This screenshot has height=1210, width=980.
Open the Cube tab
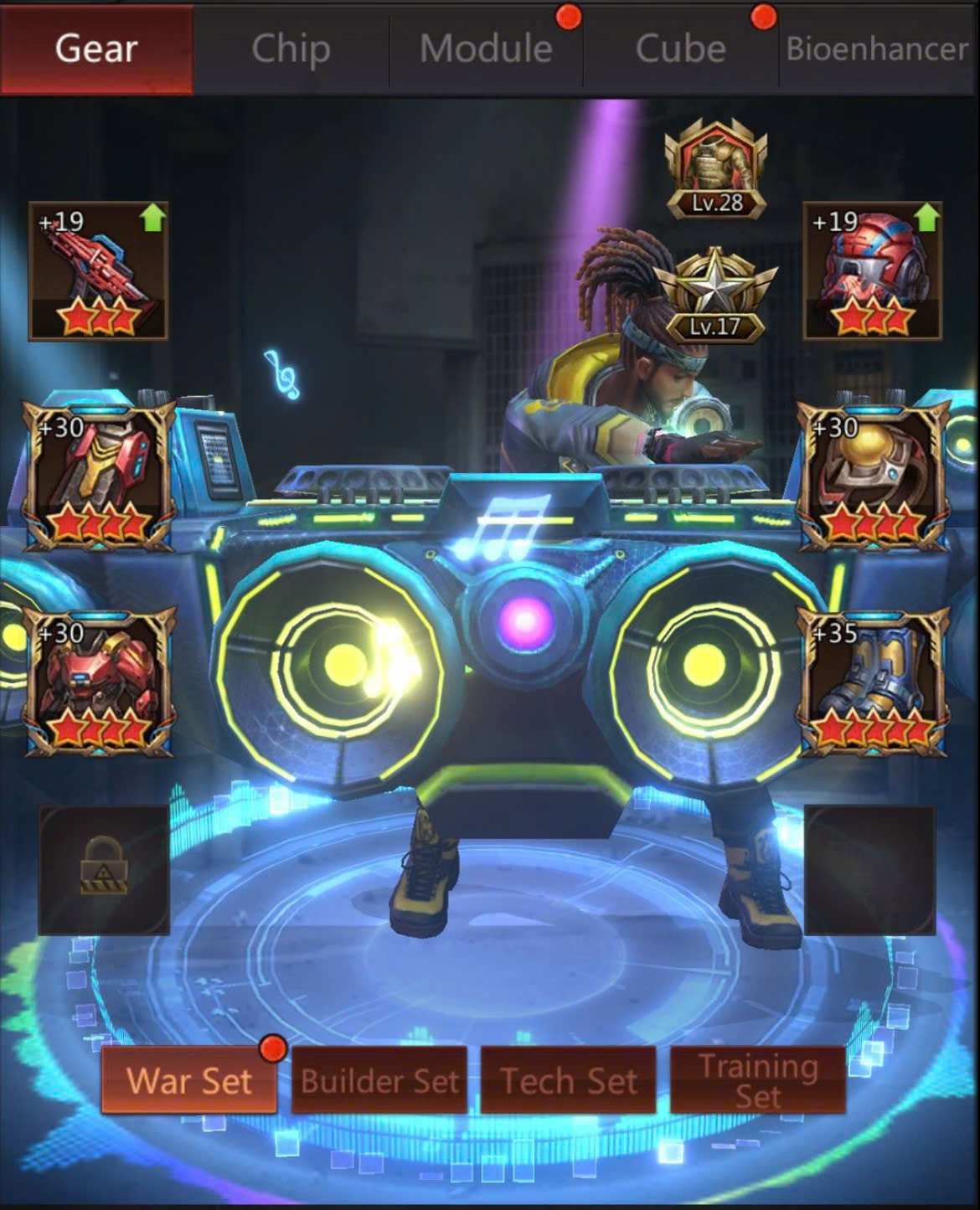[x=680, y=49]
